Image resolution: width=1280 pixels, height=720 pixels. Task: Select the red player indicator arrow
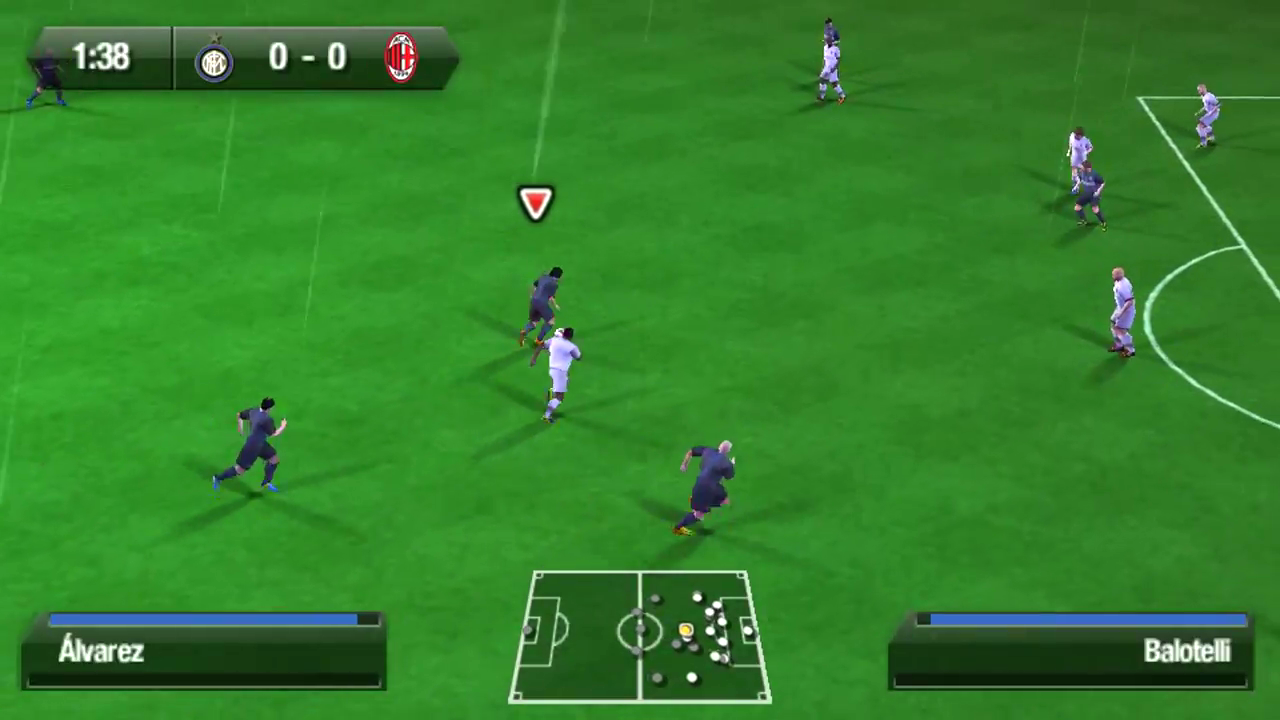pyautogui.click(x=535, y=203)
